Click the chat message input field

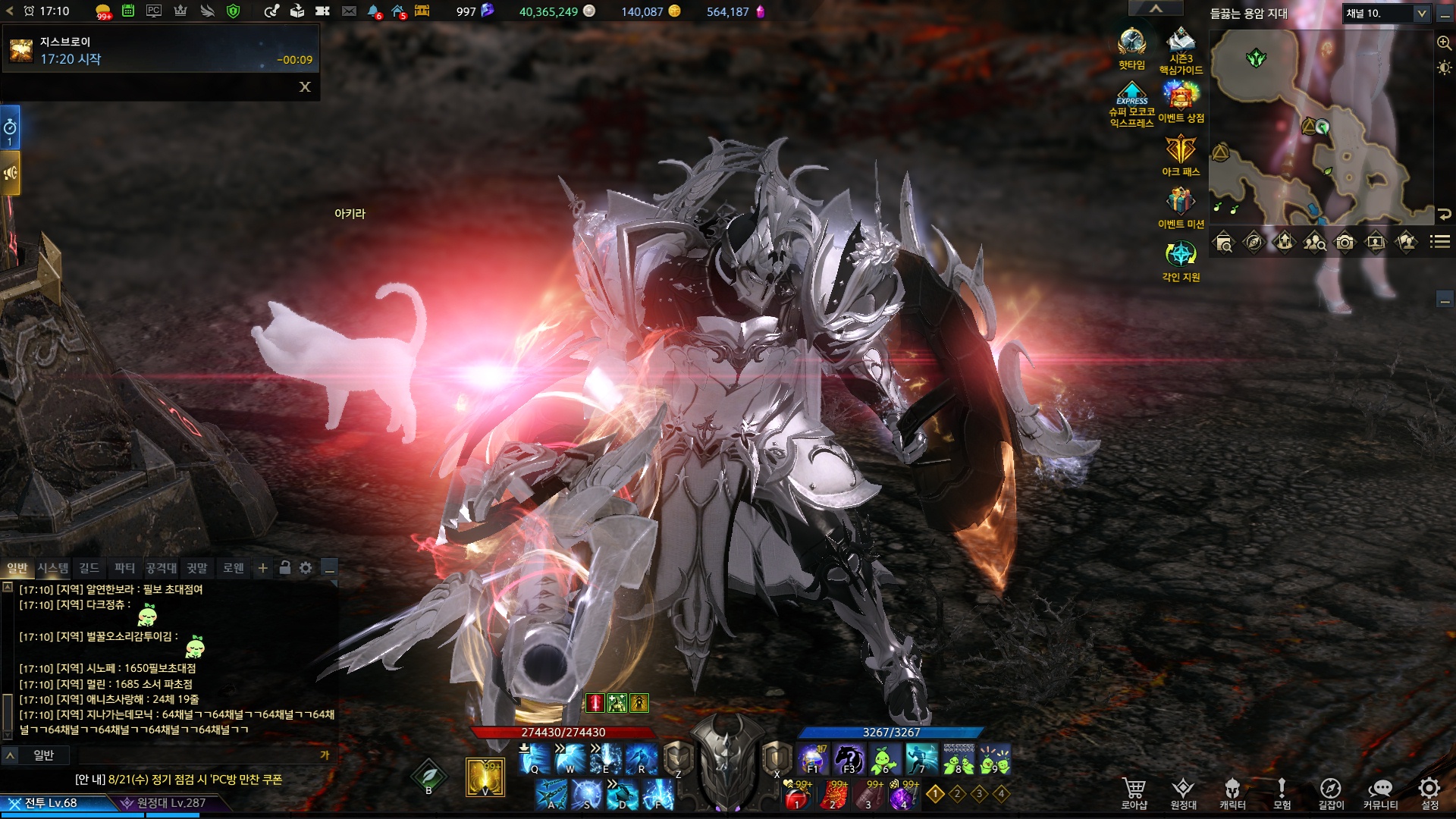coord(197,755)
